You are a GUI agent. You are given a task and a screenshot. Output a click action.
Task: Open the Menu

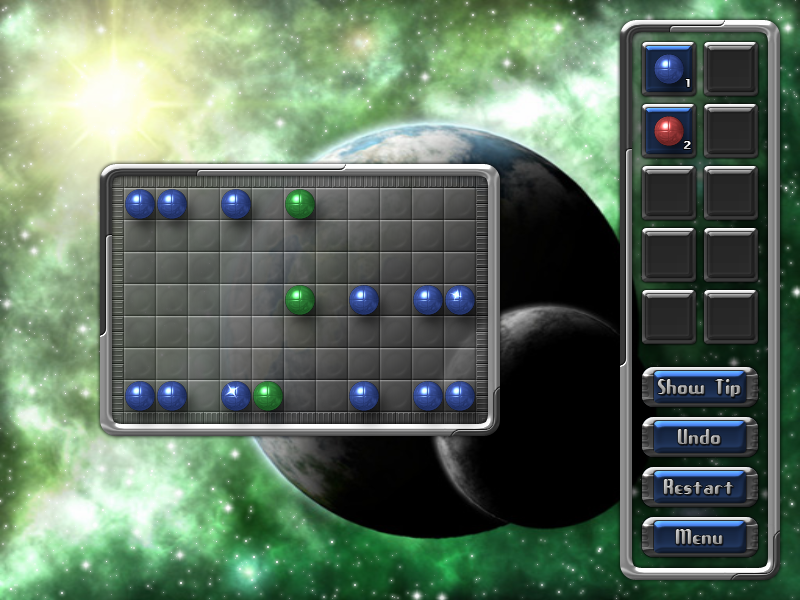pos(698,537)
